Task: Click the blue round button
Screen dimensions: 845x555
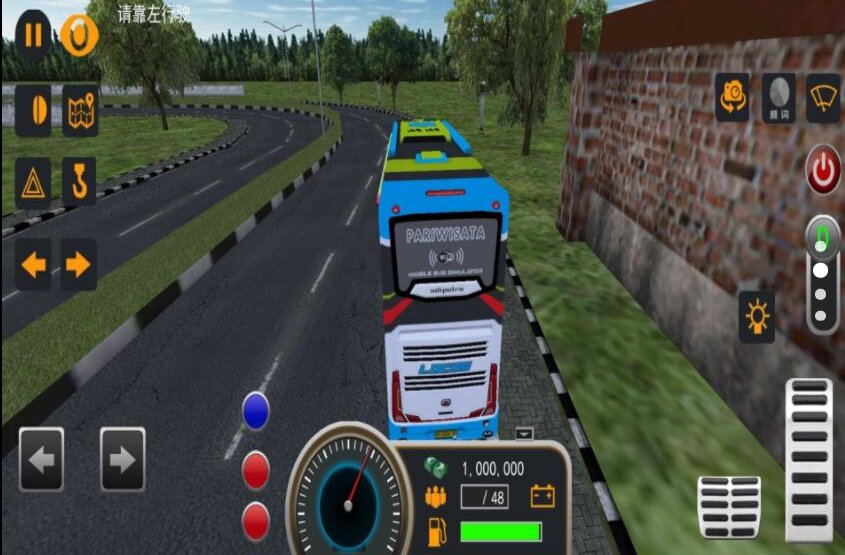Action: 256,411
